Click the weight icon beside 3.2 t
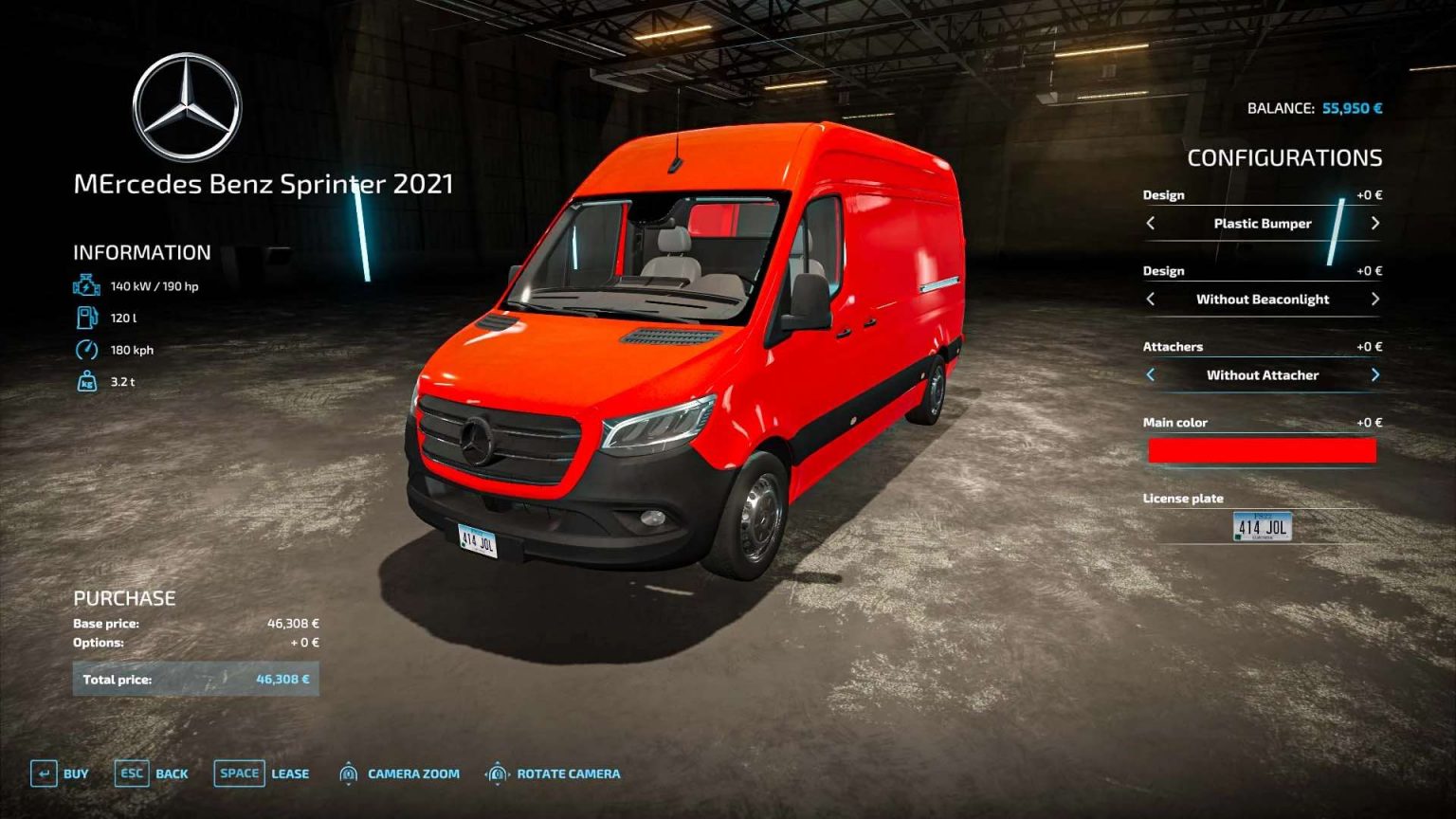1456x819 pixels. pyautogui.click(x=86, y=383)
